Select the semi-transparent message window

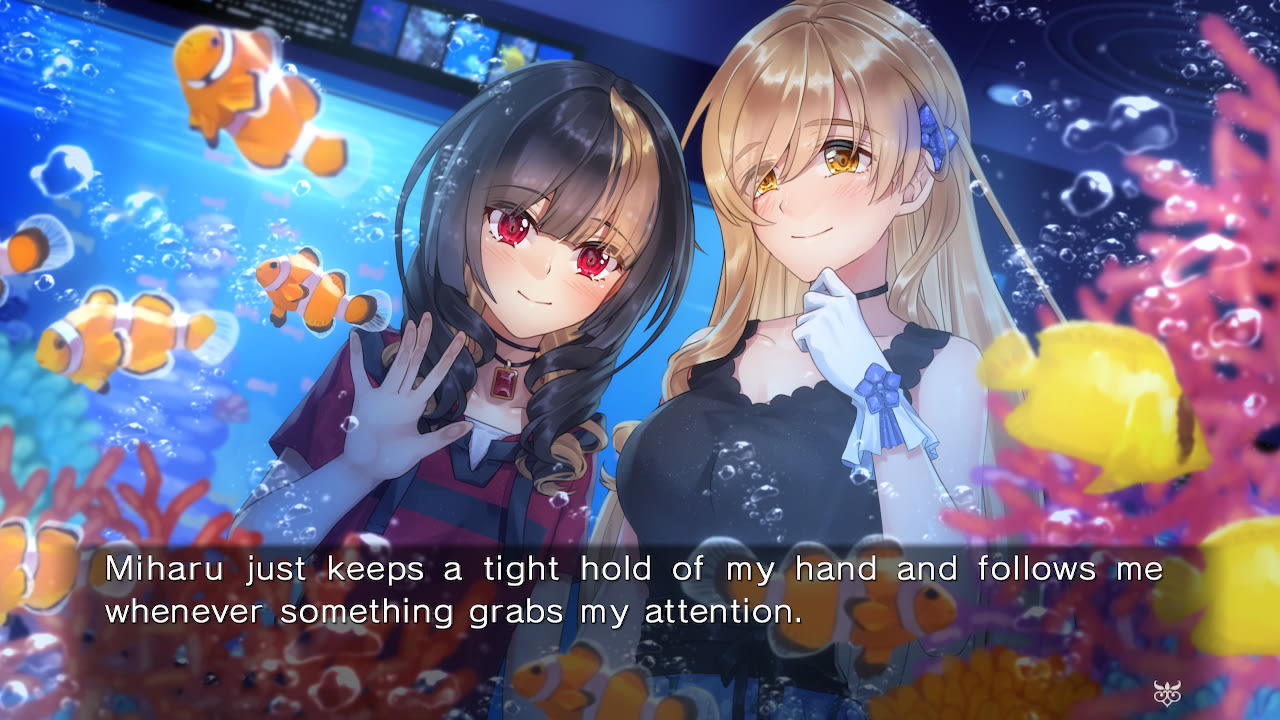[640, 590]
